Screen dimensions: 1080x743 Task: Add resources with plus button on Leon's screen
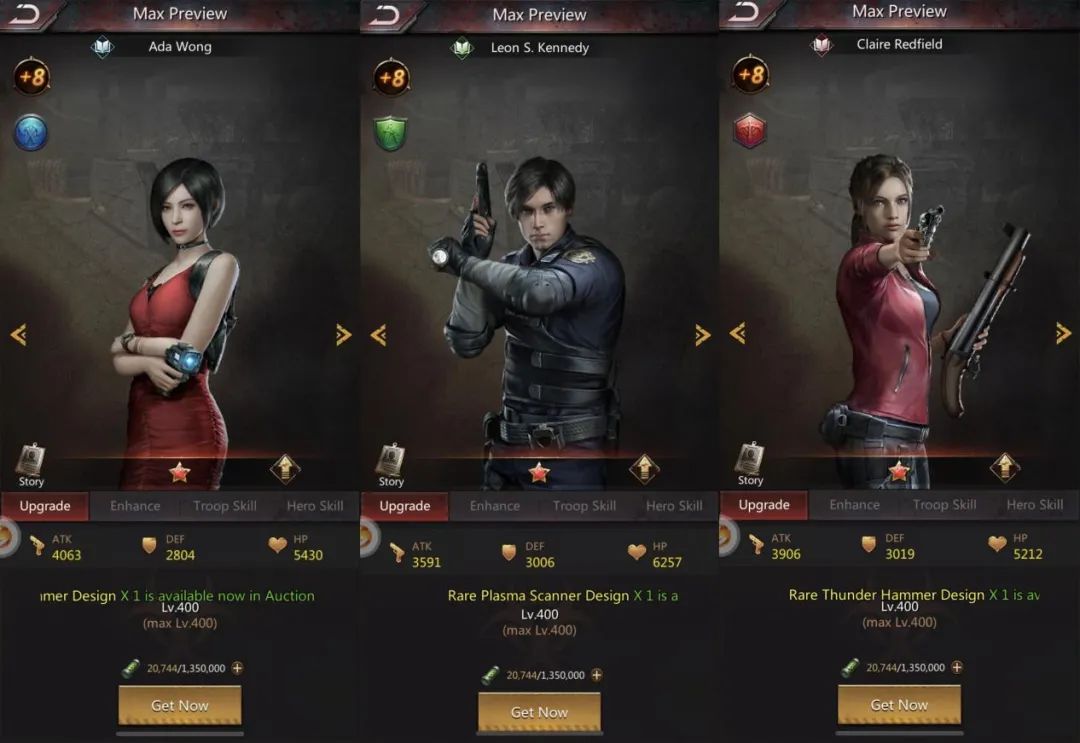[x=597, y=675]
